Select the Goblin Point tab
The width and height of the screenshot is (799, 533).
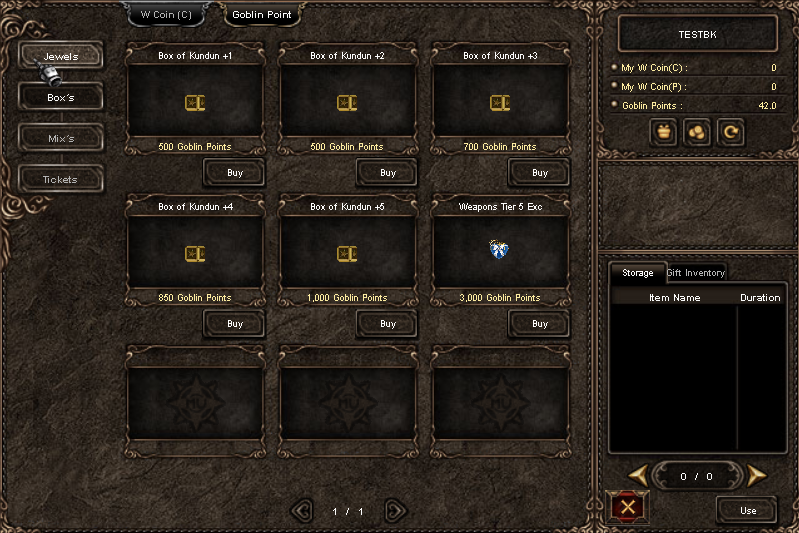261,15
